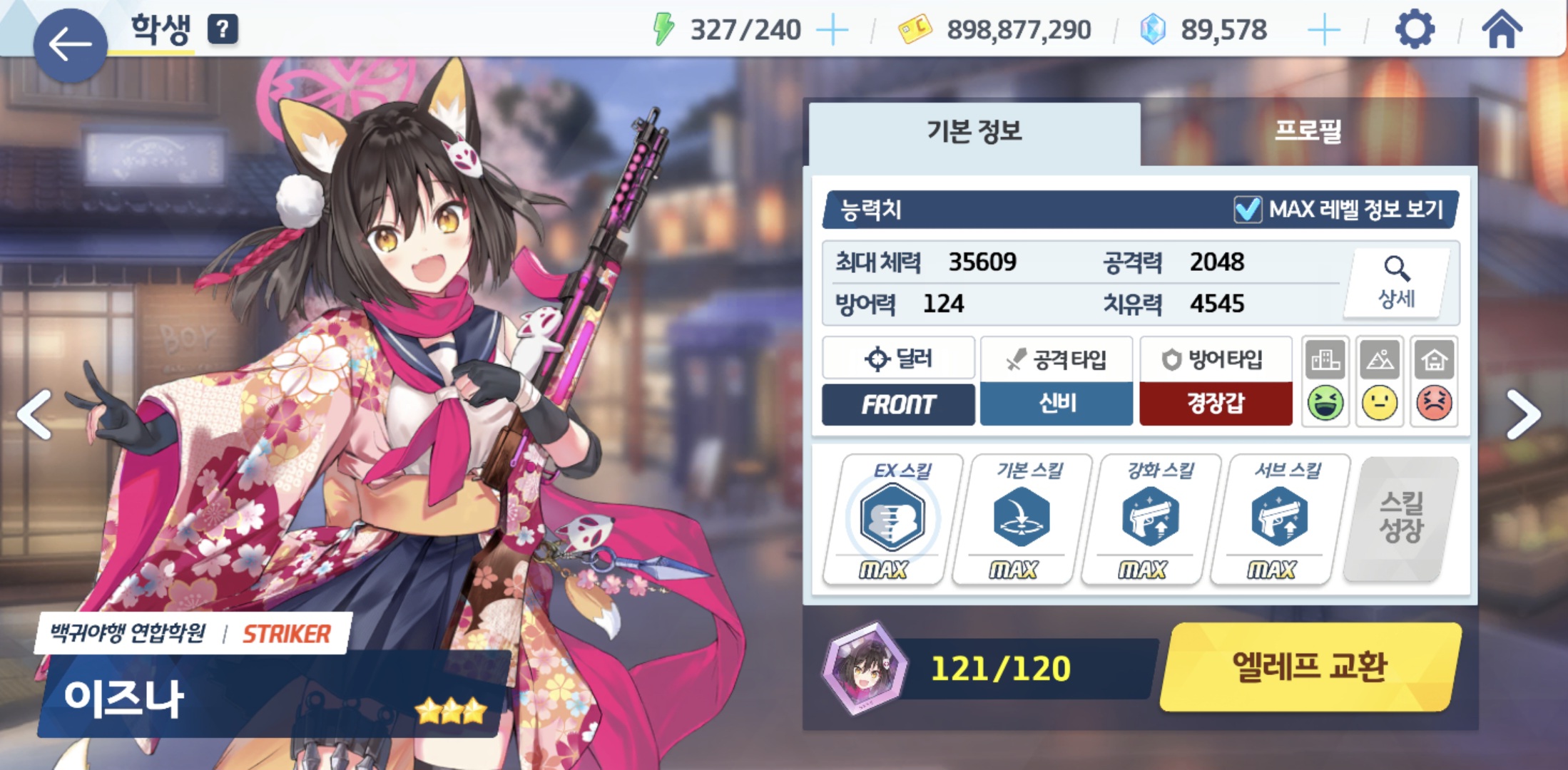Open the help question mark icon

(223, 30)
